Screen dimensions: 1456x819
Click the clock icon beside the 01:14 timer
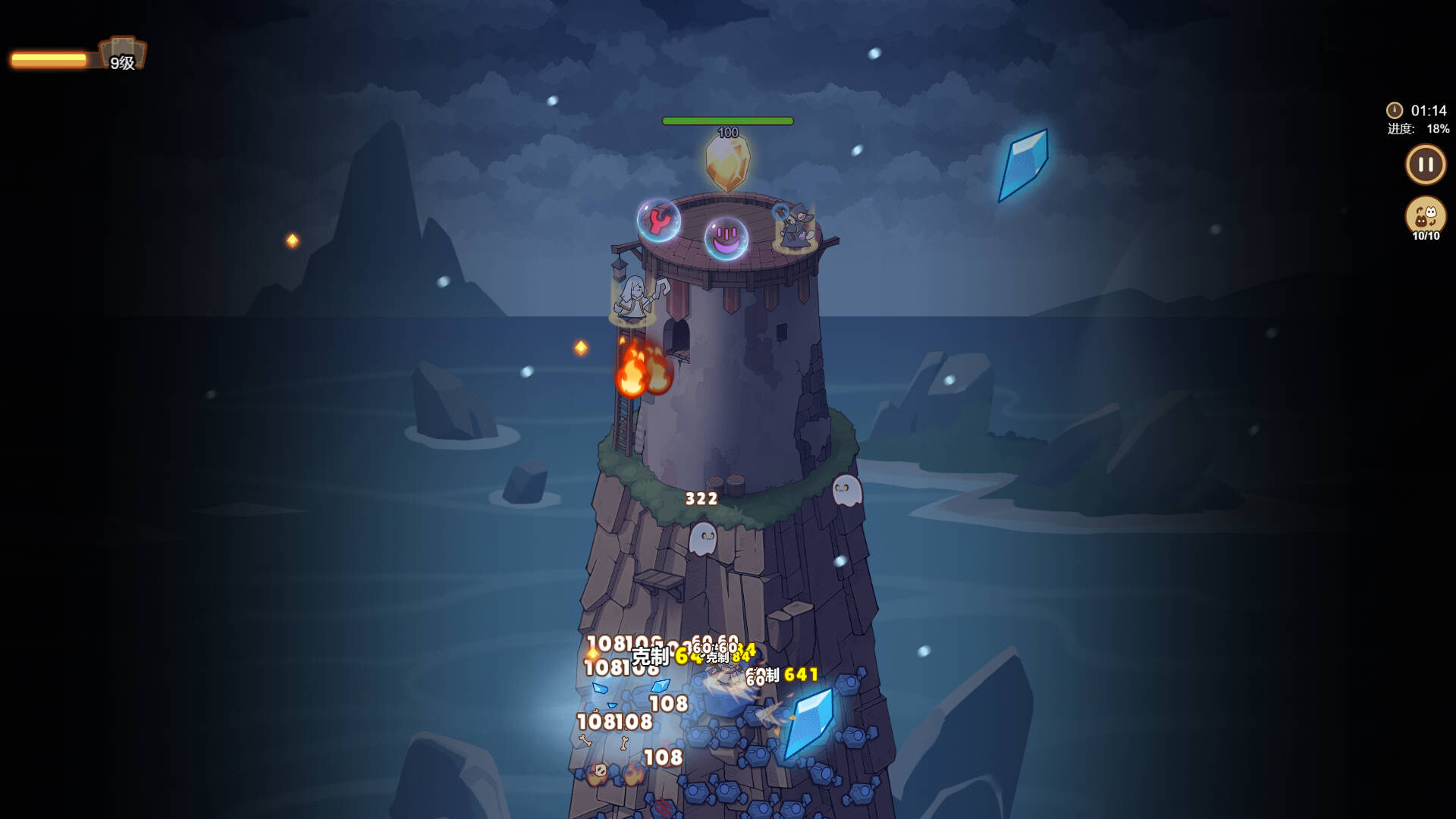(1394, 108)
